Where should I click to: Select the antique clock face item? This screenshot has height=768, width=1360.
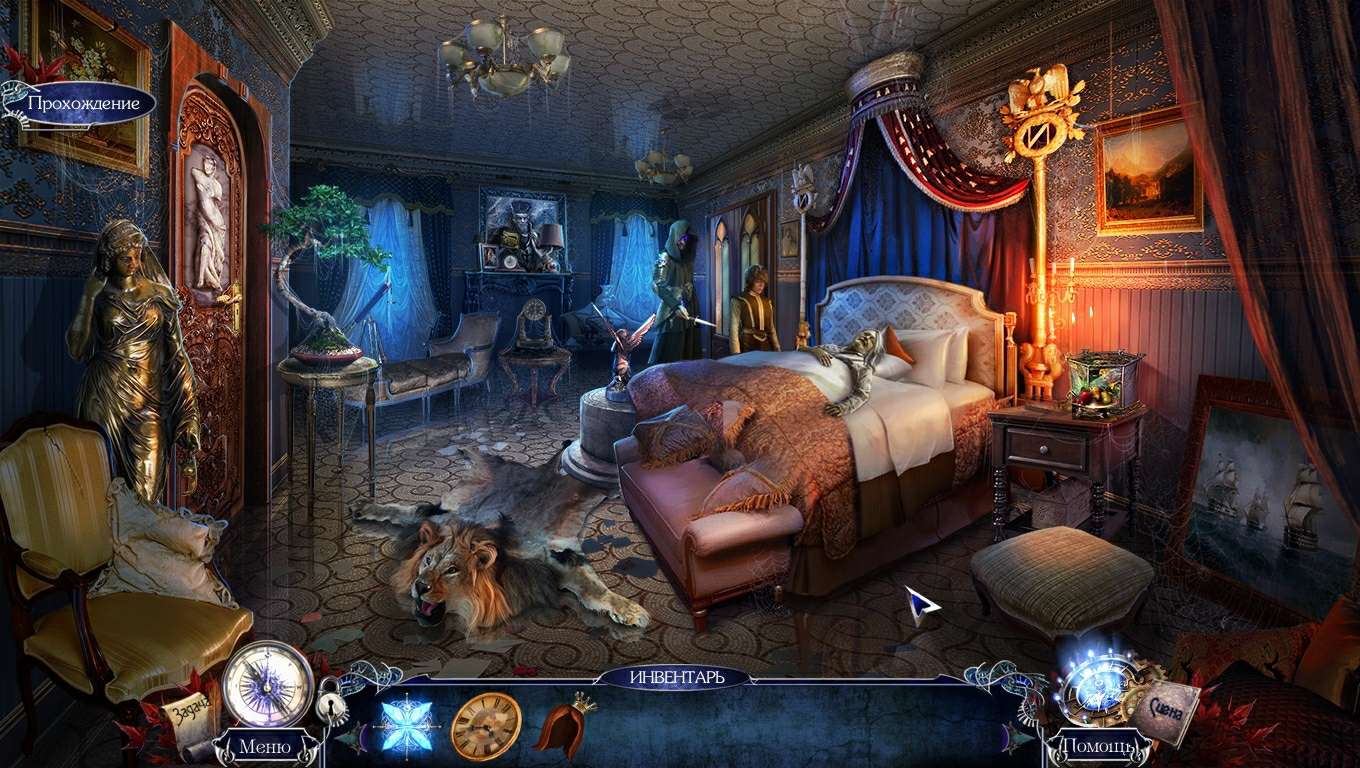486,725
